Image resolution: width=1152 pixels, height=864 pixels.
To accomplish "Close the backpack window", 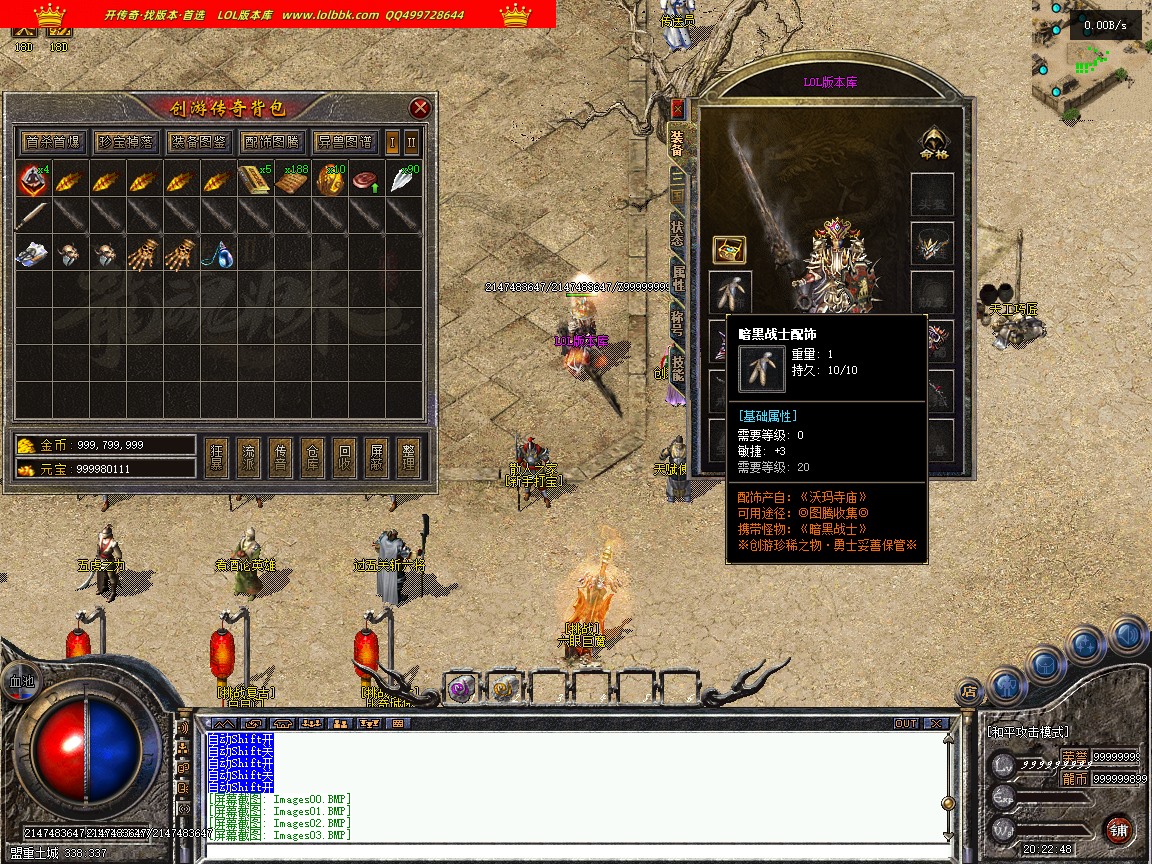I will [x=420, y=108].
